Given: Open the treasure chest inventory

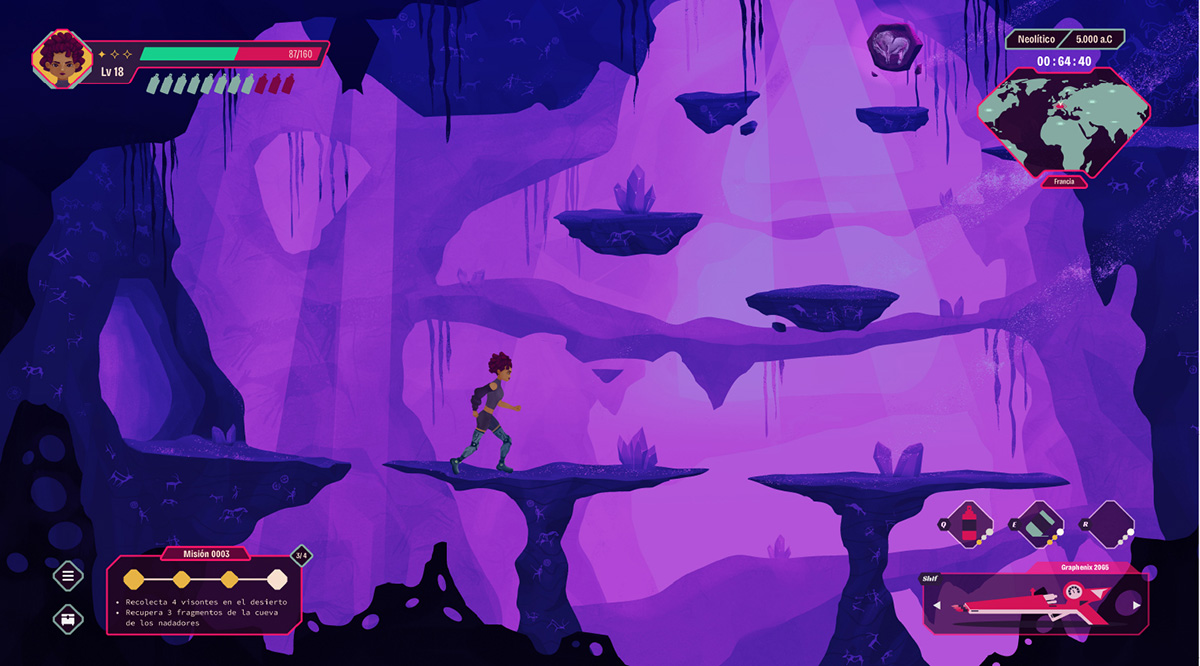Looking at the screenshot, I should (68, 619).
